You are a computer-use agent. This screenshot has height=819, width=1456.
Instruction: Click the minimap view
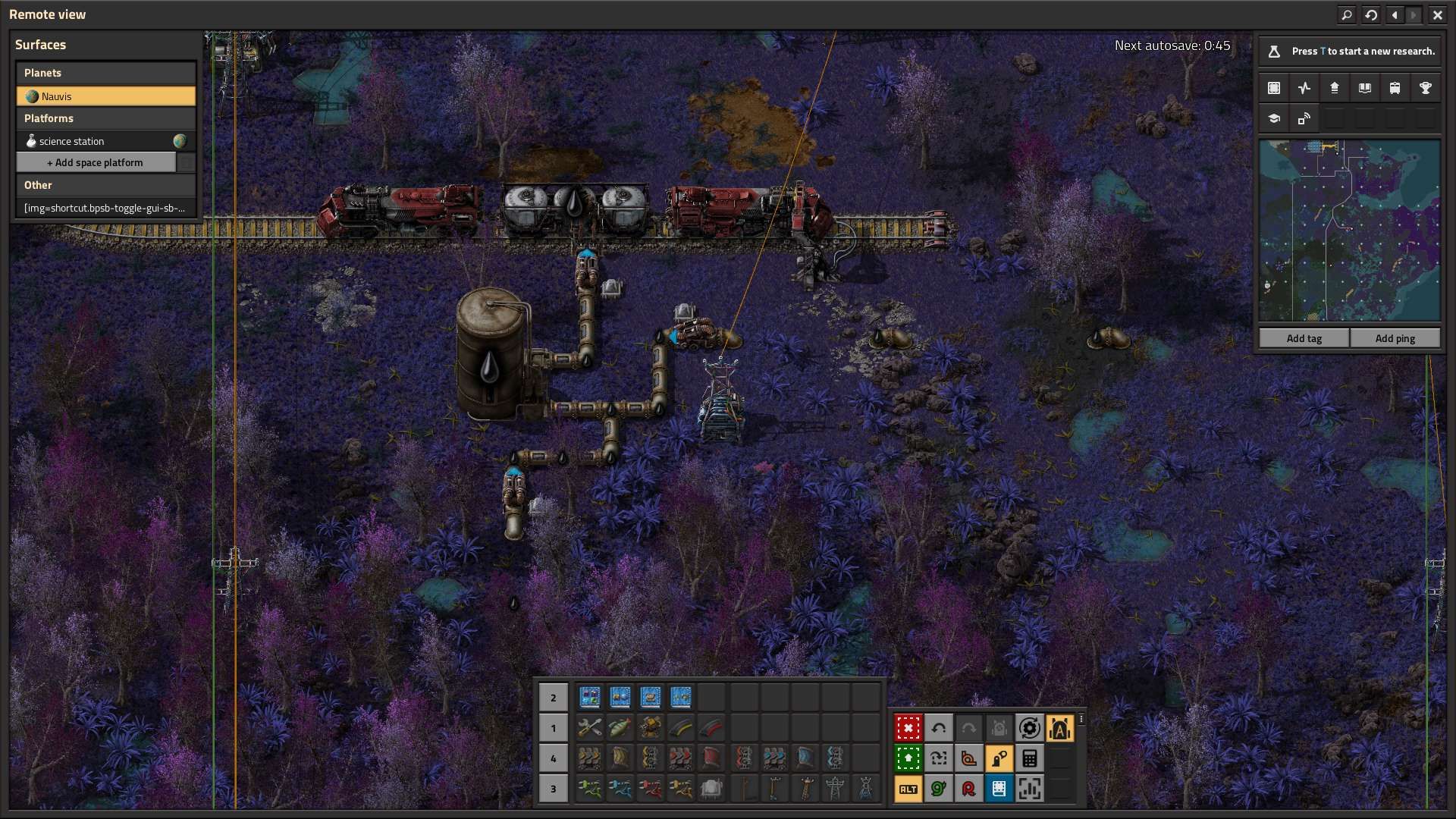click(1349, 231)
